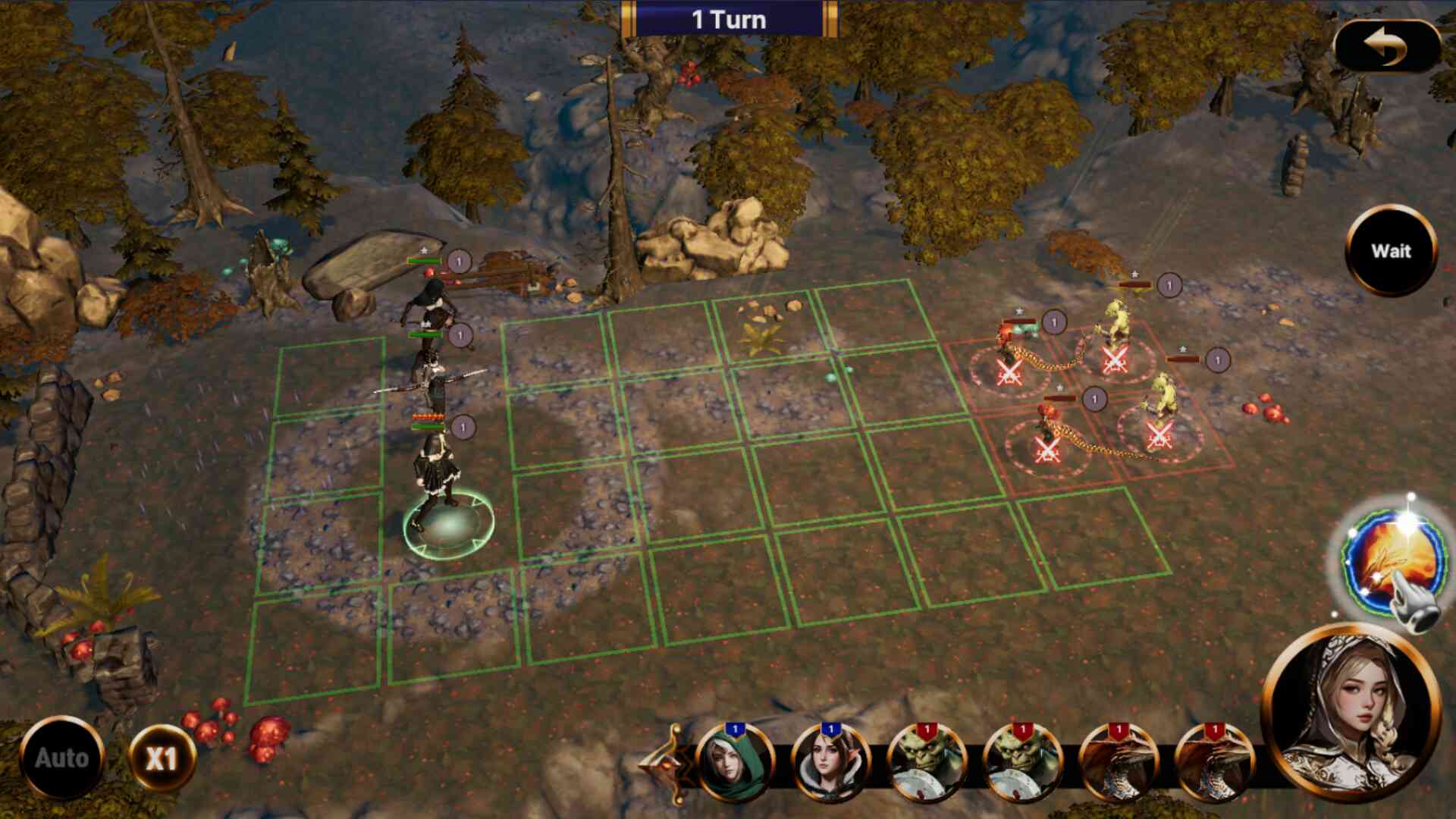Screen dimensions: 1456x819
Task: Change the X1 battle speed
Action: (x=162, y=758)
